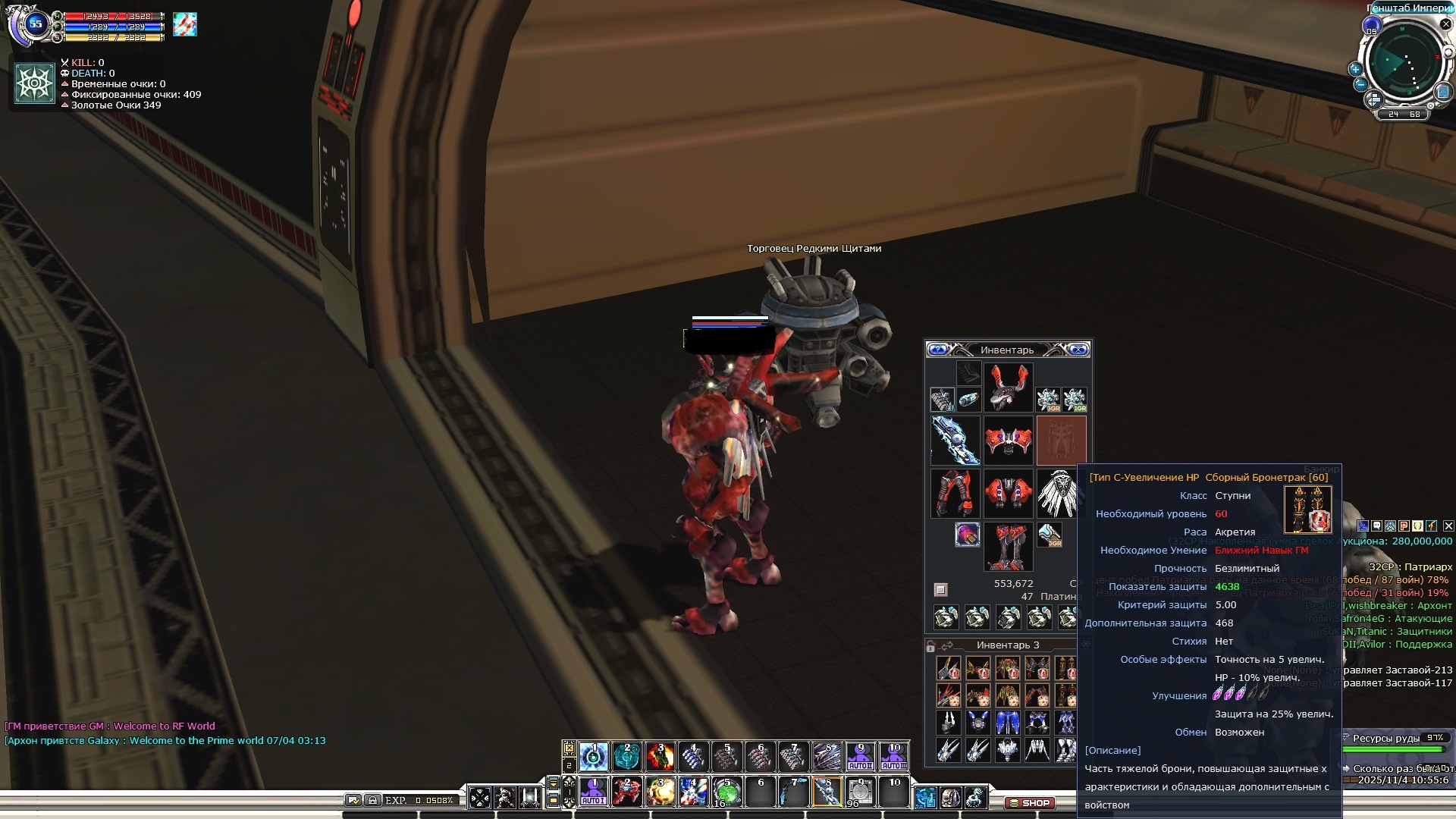Zoom in the minimap
The height and width of the screenshot is (819, 1456).
tap(1355, 69)
